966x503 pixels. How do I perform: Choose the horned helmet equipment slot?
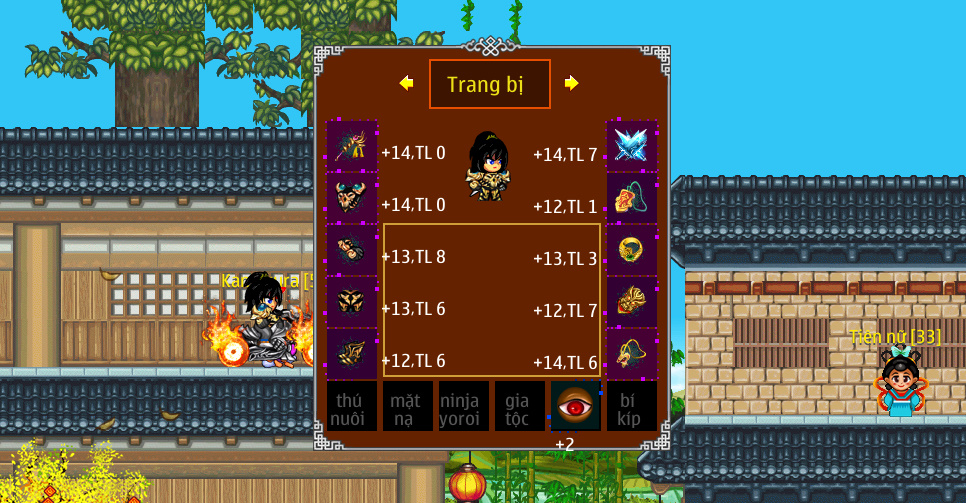point(352,198)
